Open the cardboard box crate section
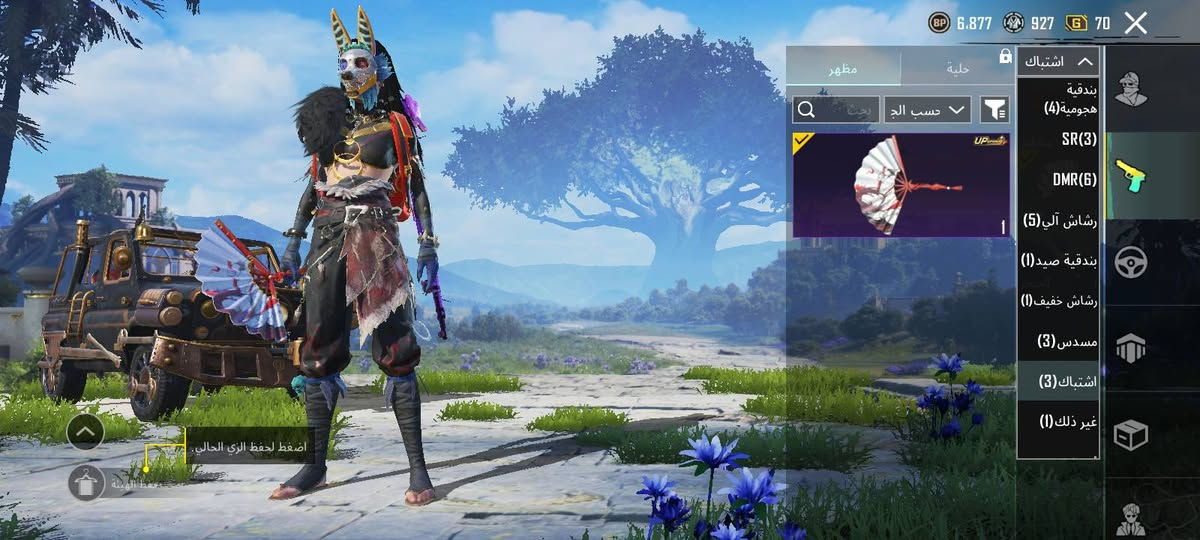The image size is (1200, 540). click(x=1130, y=434)
